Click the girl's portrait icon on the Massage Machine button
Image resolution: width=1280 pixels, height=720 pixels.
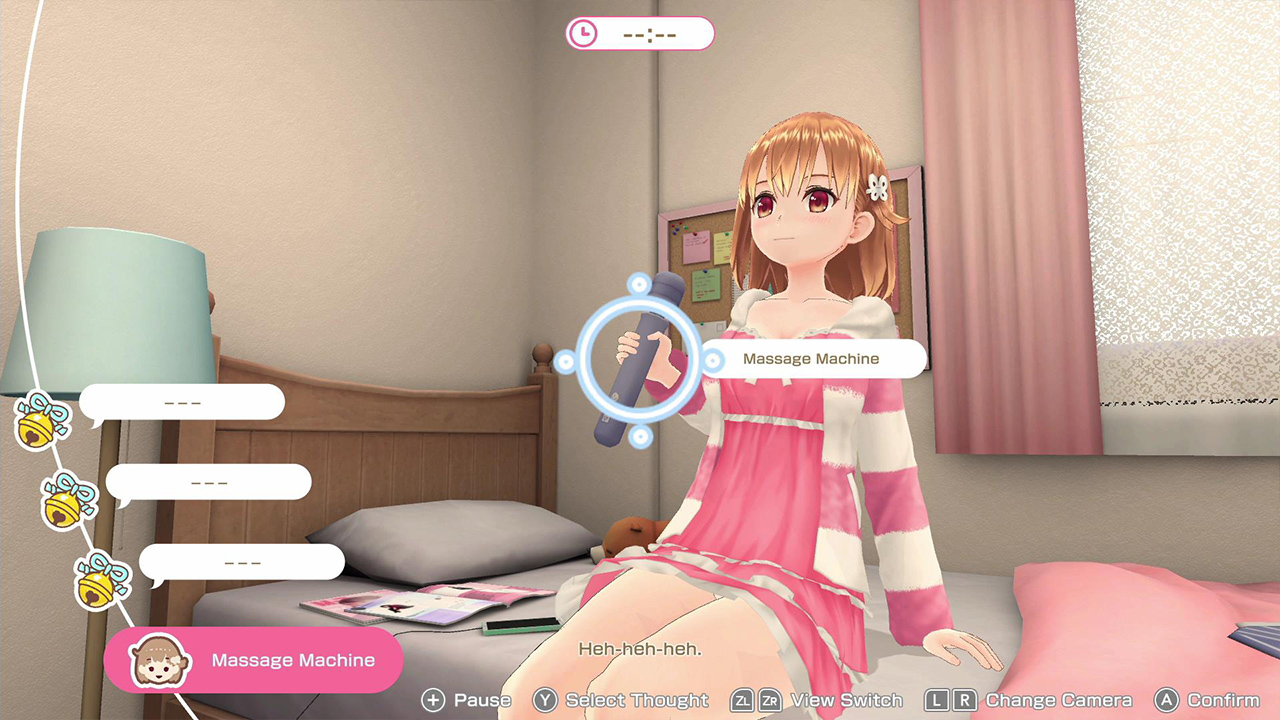coord(158,659)
